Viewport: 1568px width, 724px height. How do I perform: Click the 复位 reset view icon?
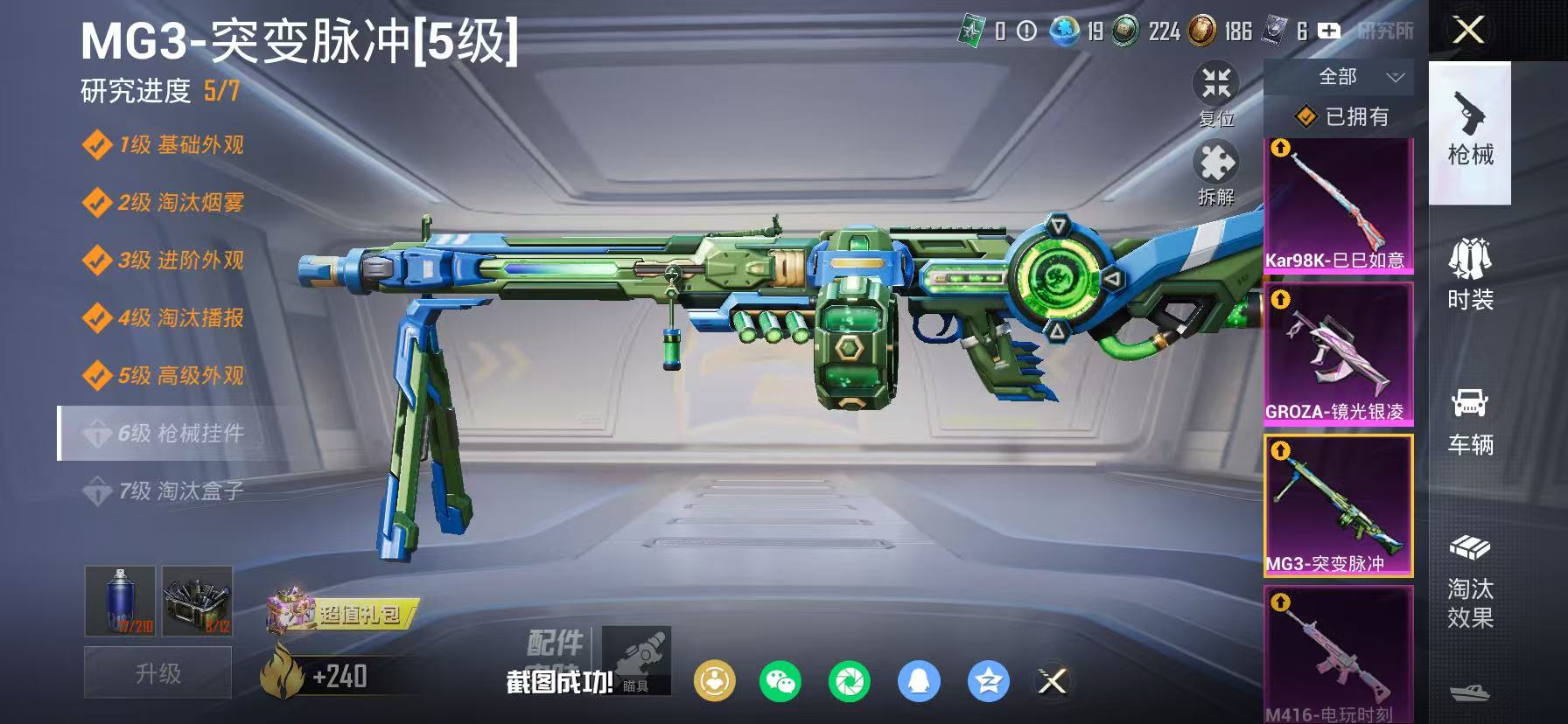tap(1216, 86)
